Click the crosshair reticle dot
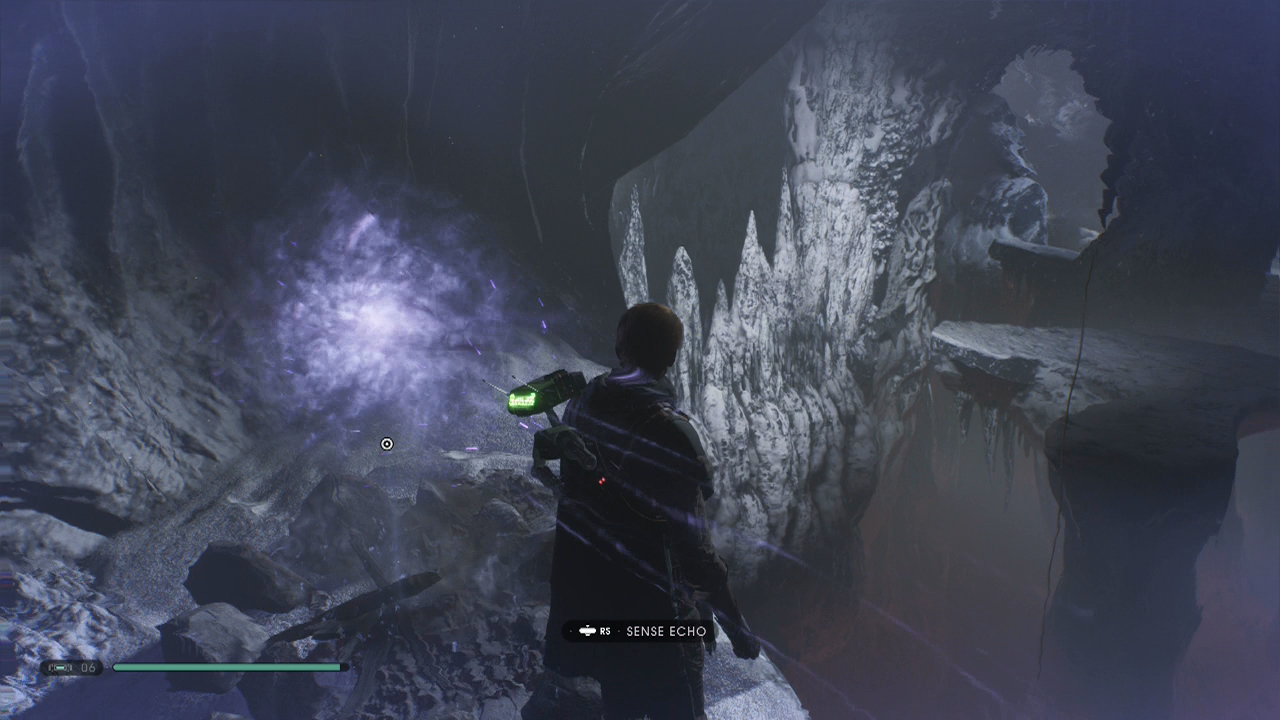 tap(387, 443)
